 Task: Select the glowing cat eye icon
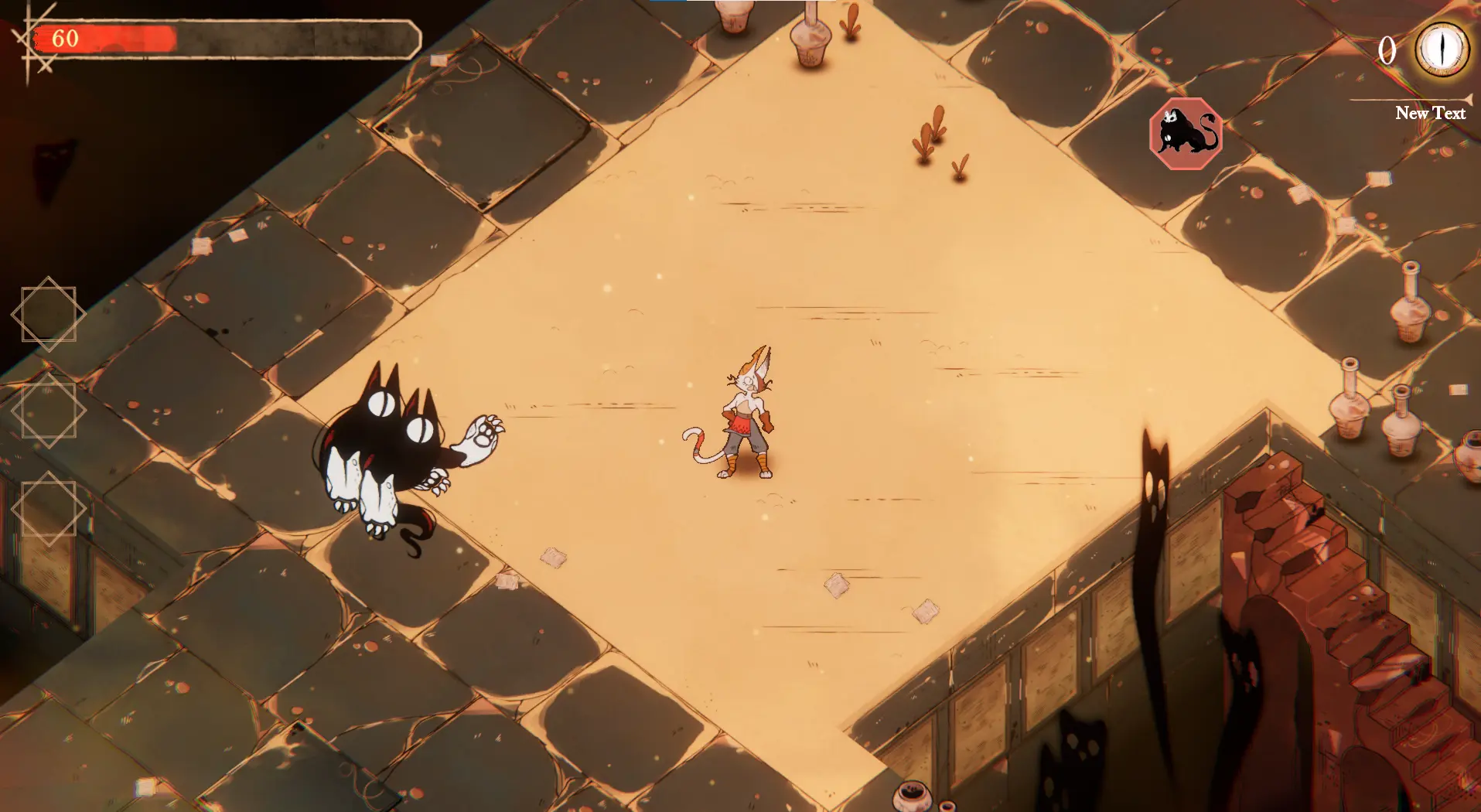[x=1442, y=48]
